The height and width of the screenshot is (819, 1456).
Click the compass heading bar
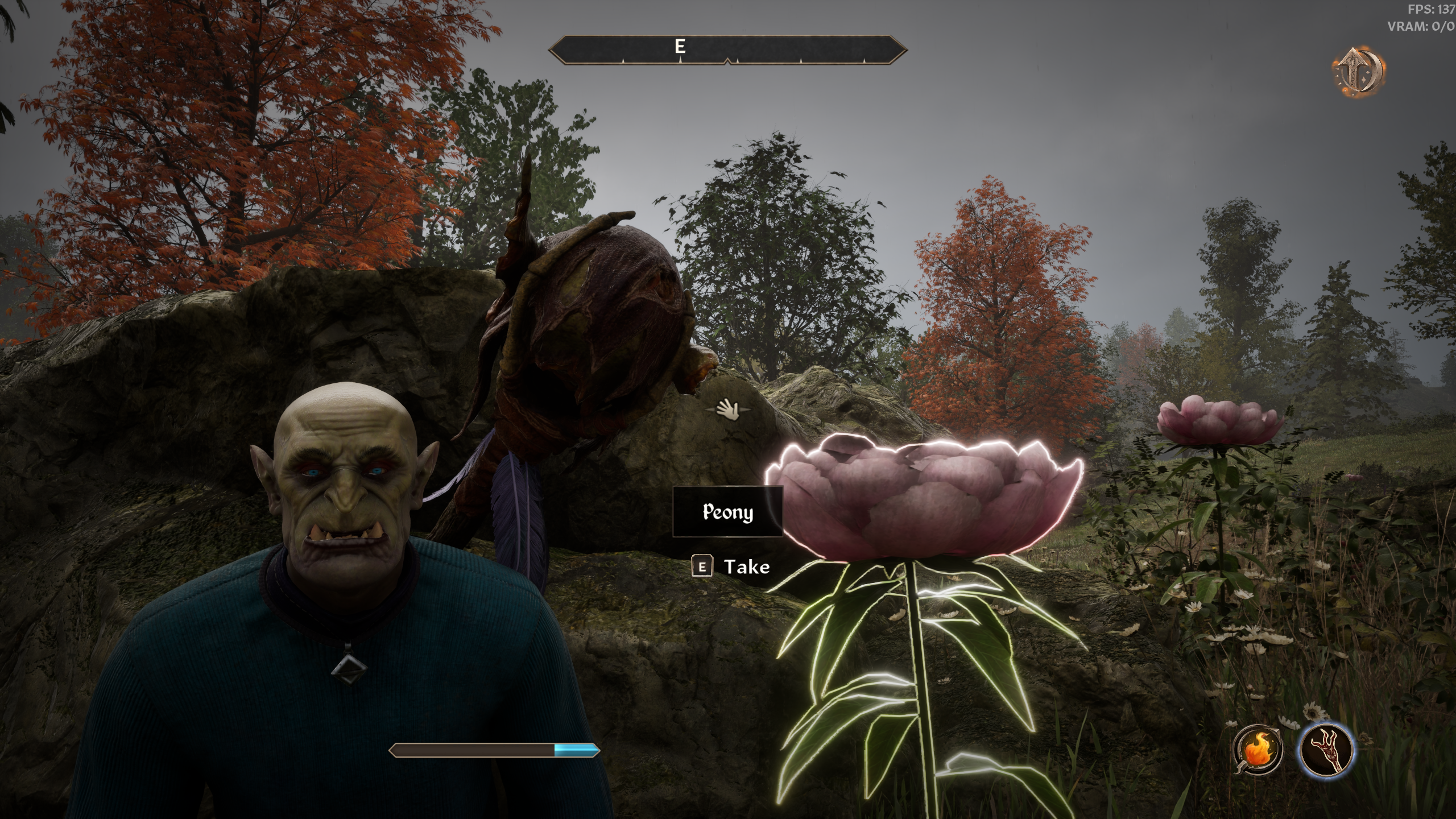tap(727, 50)
